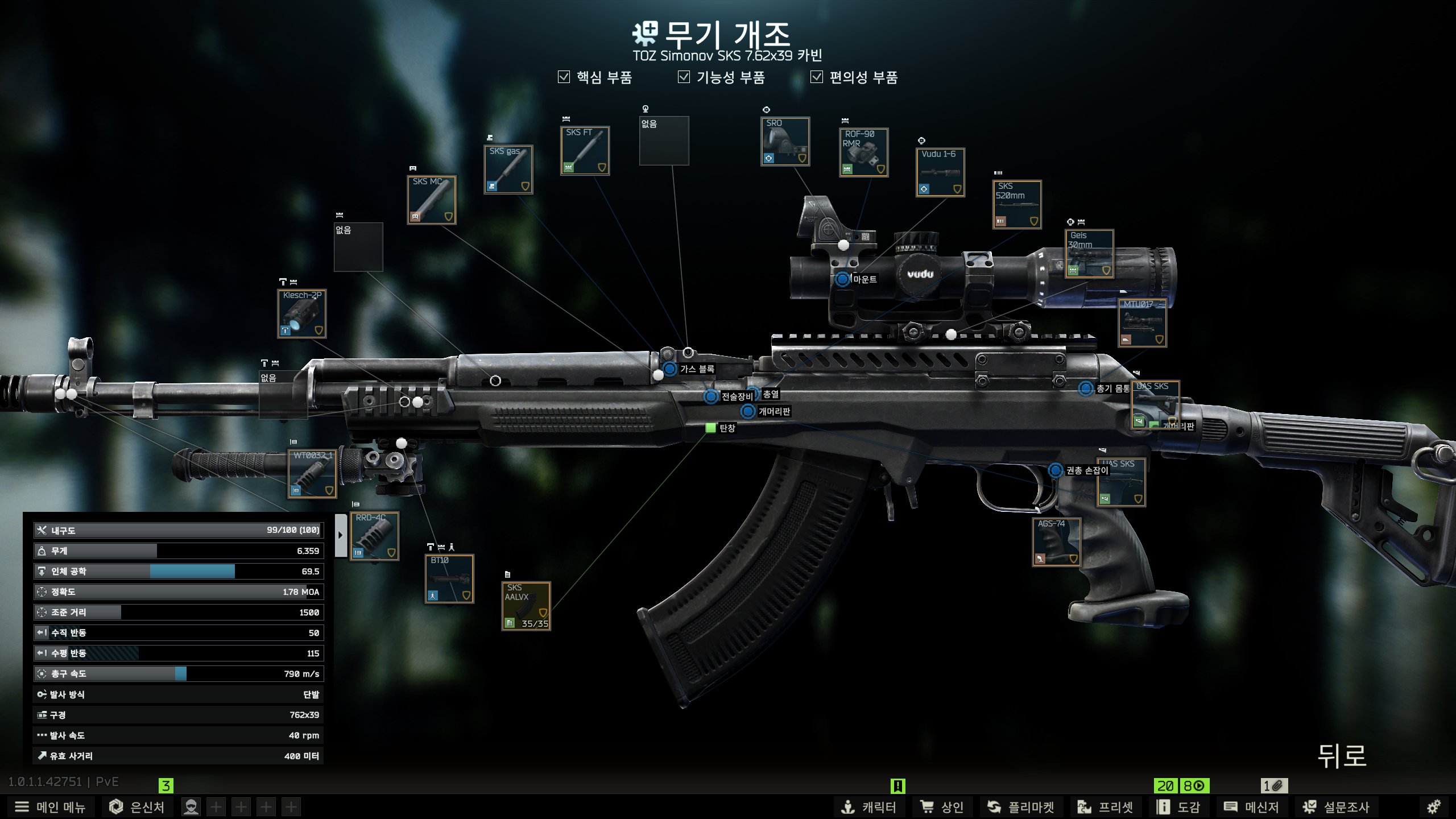Select the SRO sight slot
Viewport: 1456px width, 819px height.
(x=785, y=142)
